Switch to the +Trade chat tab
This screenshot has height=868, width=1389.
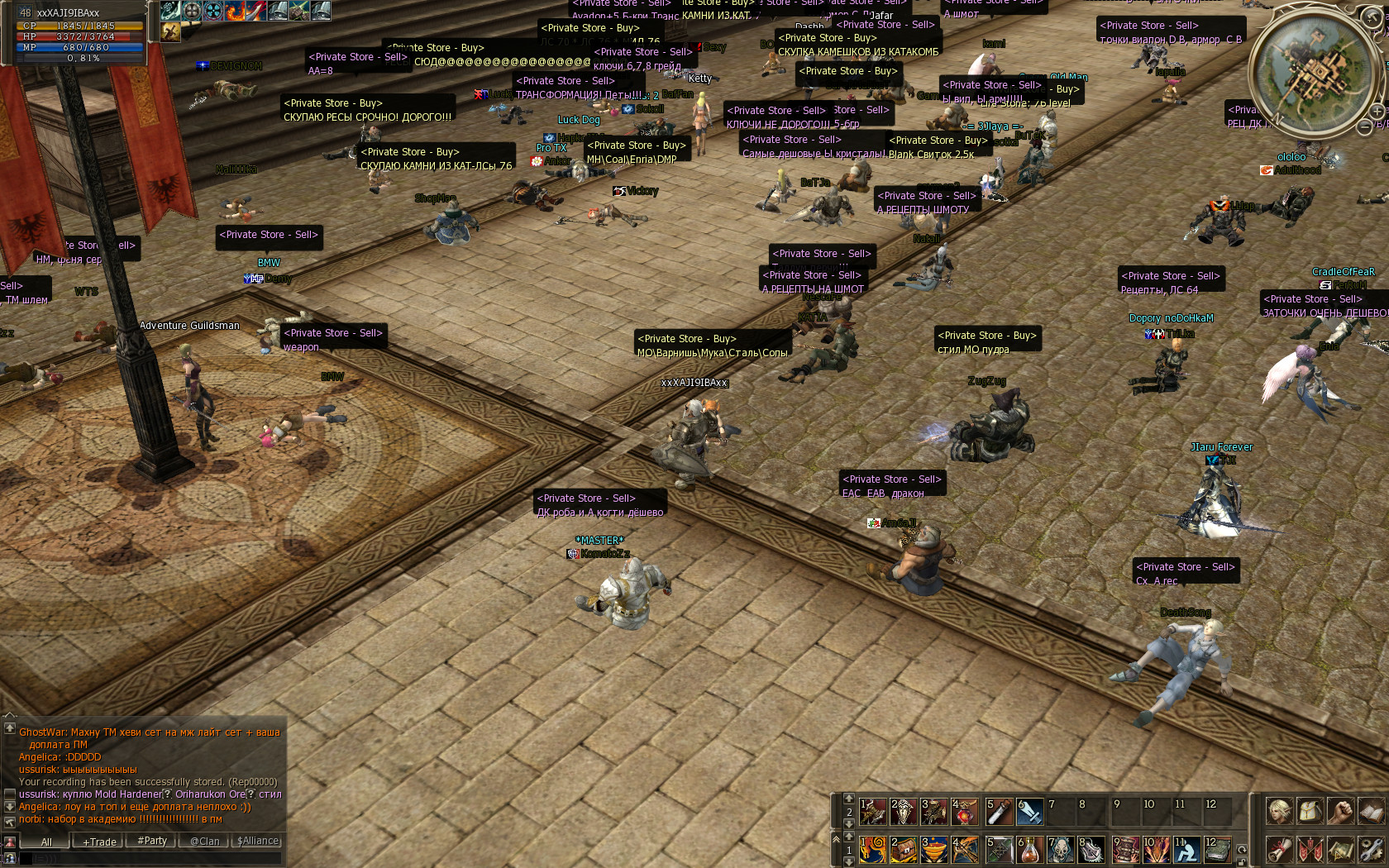[x=99, y=842]
